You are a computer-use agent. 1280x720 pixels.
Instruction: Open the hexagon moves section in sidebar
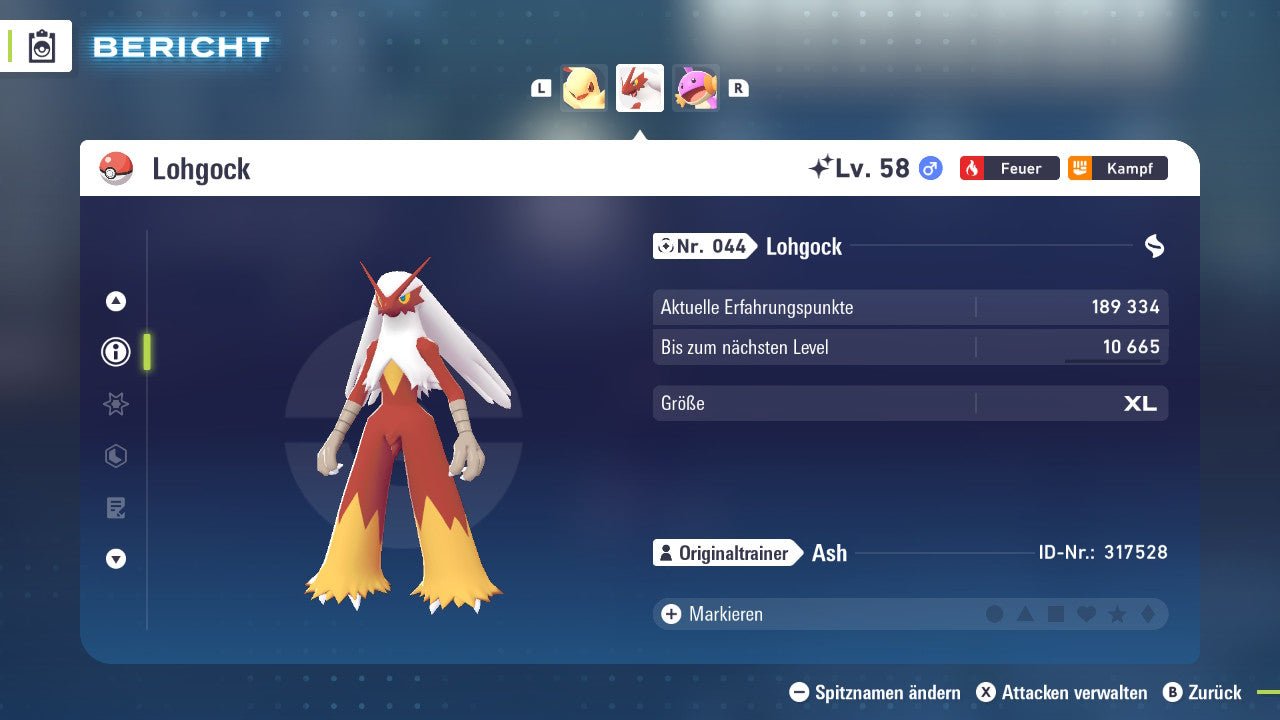115,456
